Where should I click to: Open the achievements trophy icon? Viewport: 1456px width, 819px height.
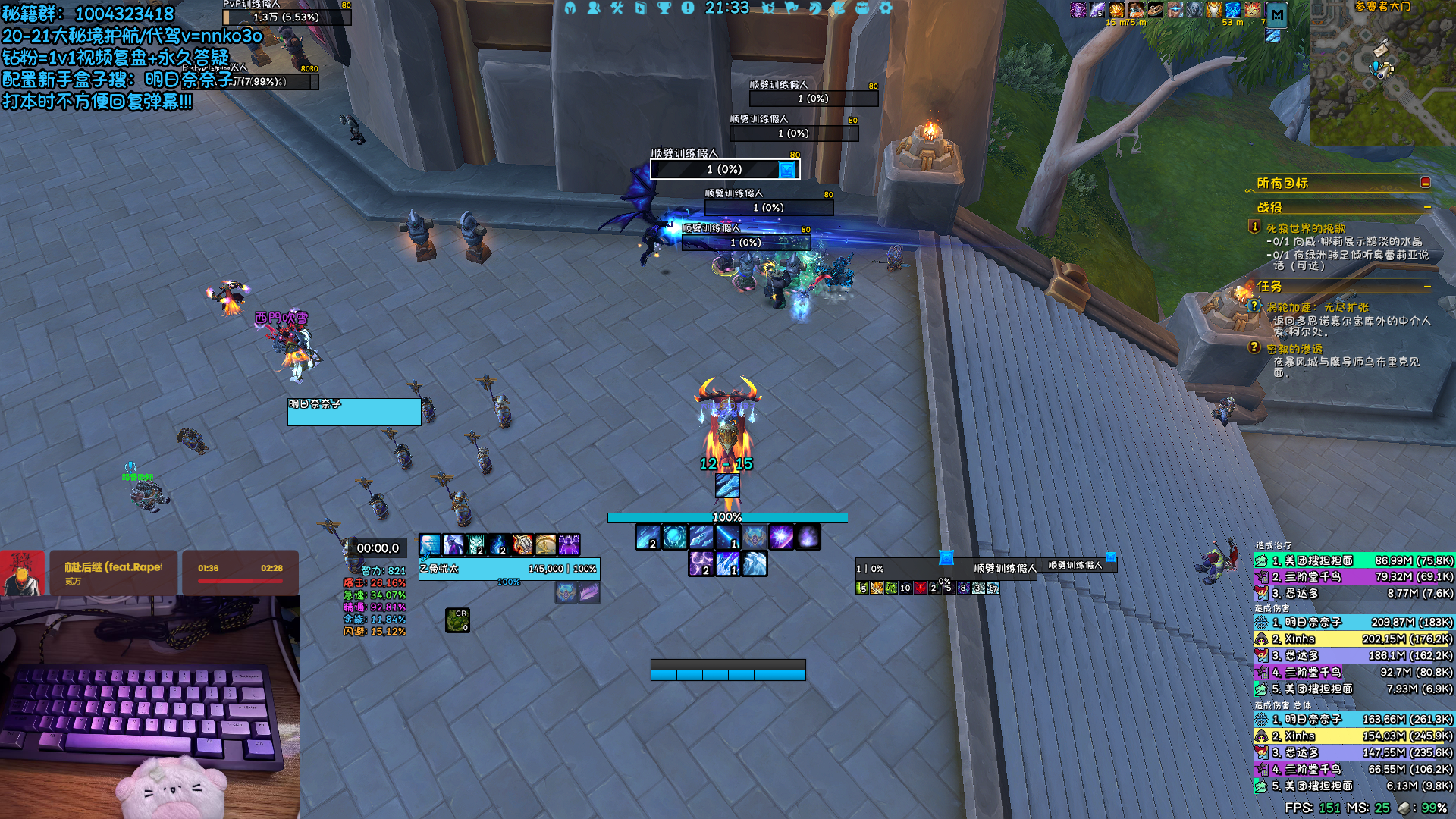pos(664,8)
